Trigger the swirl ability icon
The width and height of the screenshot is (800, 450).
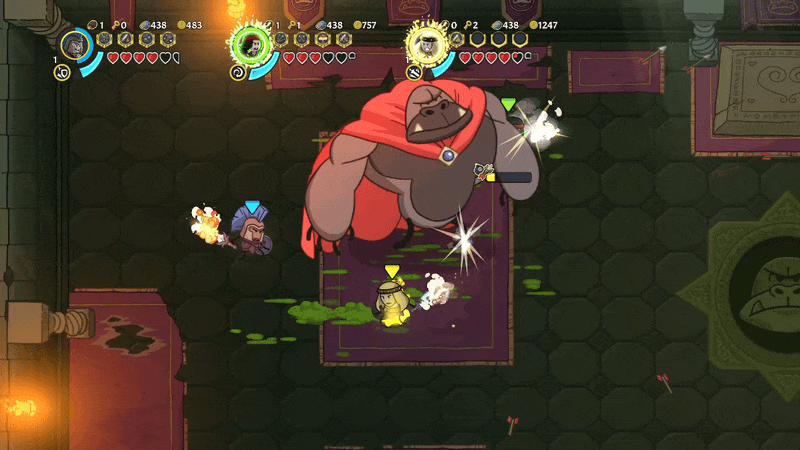(238, 73)
